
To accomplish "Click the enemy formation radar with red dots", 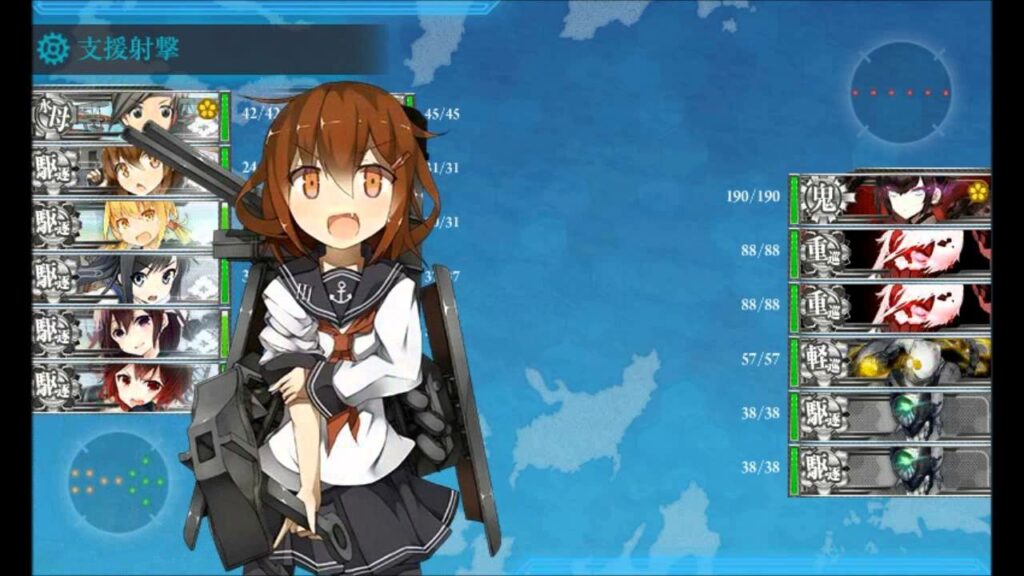I will coord(901,93).
